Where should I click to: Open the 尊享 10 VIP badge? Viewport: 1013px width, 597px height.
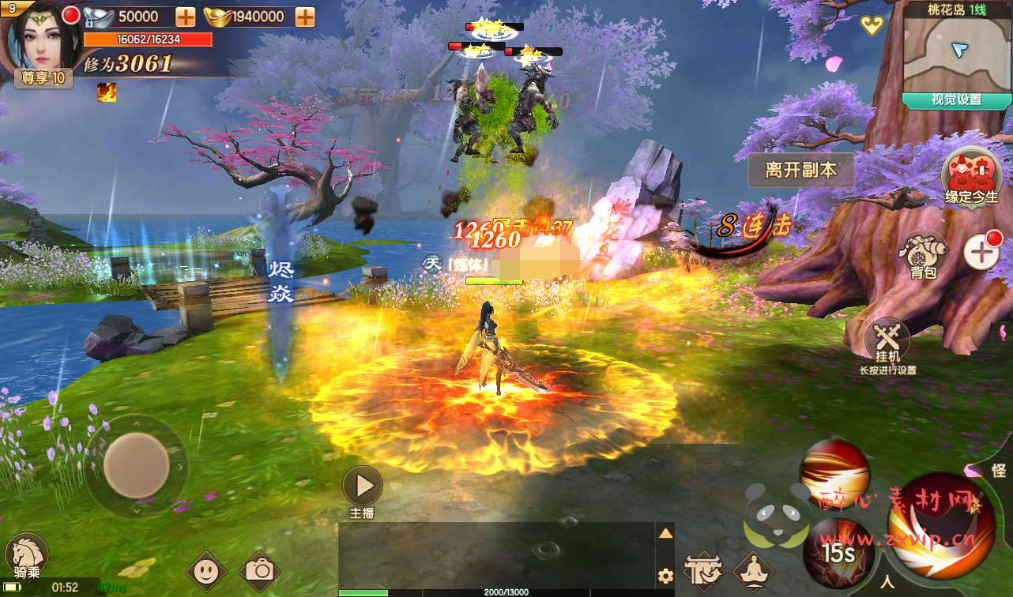tap(43, 78)
